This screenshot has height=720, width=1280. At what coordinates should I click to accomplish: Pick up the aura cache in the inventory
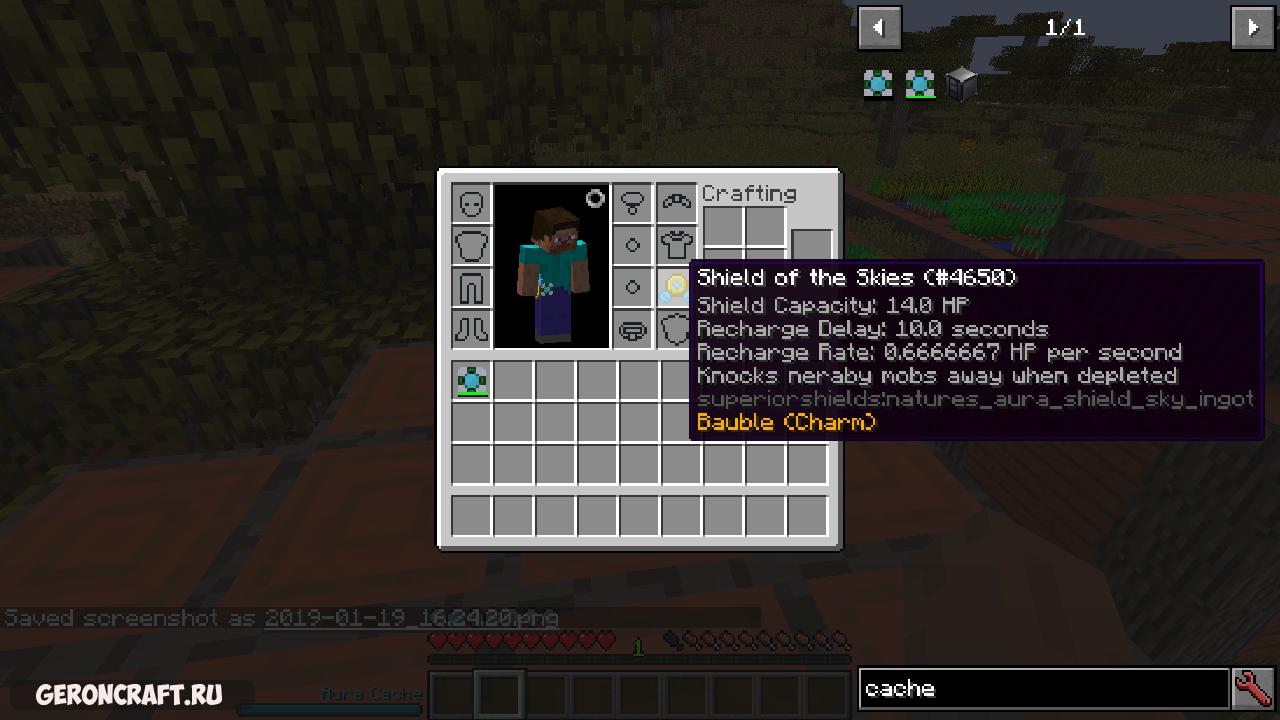tap(471, 381)
